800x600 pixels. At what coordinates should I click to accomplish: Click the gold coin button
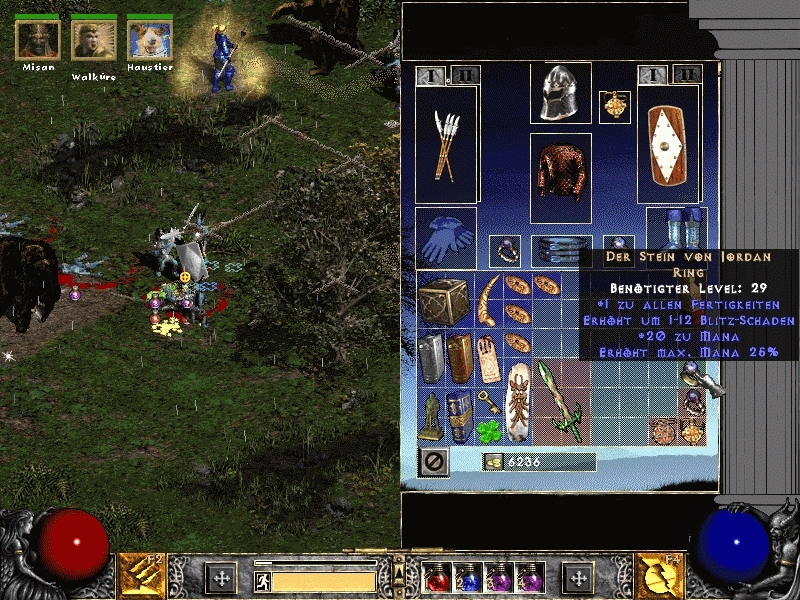coord(492,461)
